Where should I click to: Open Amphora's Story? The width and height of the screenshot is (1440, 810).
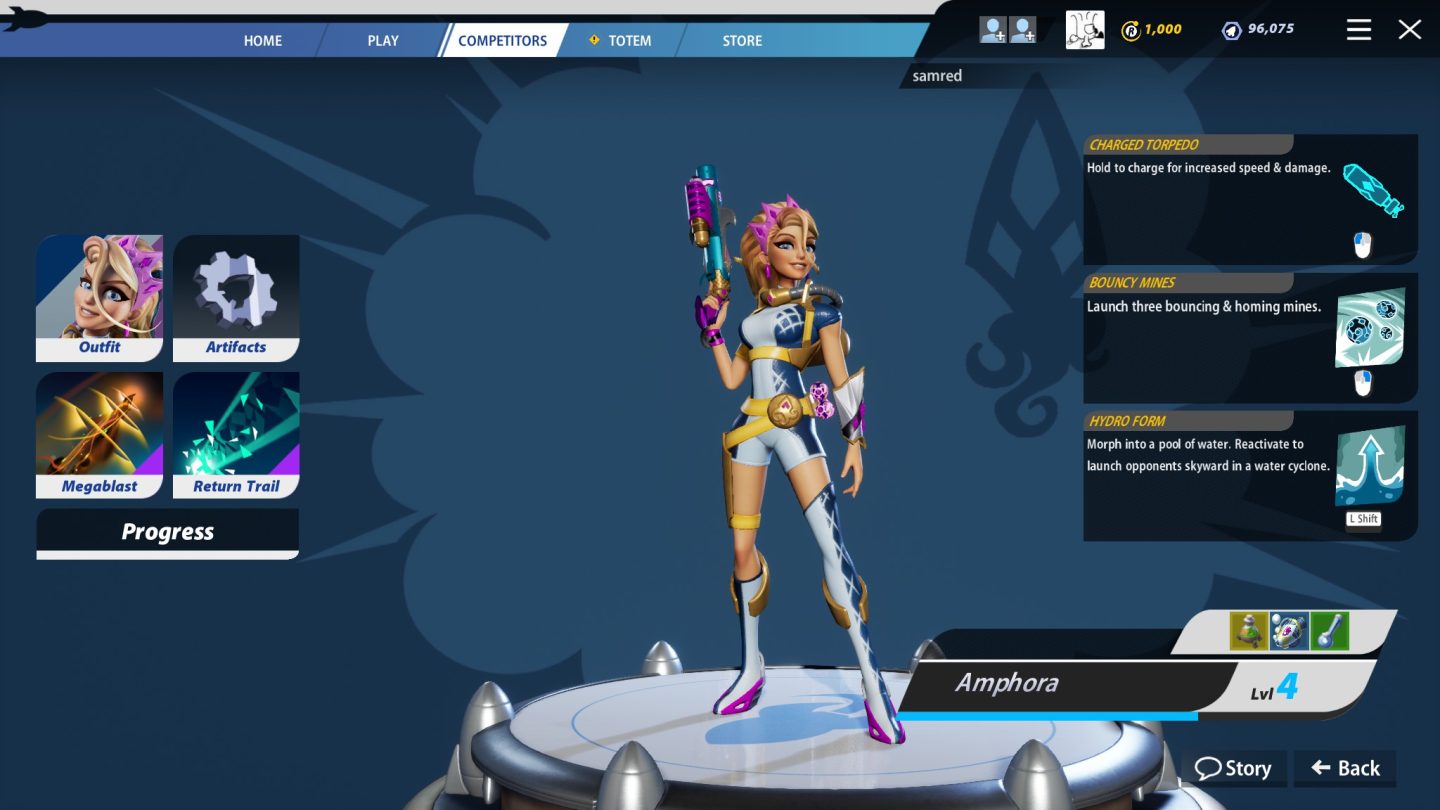[x=1233, y=768]
